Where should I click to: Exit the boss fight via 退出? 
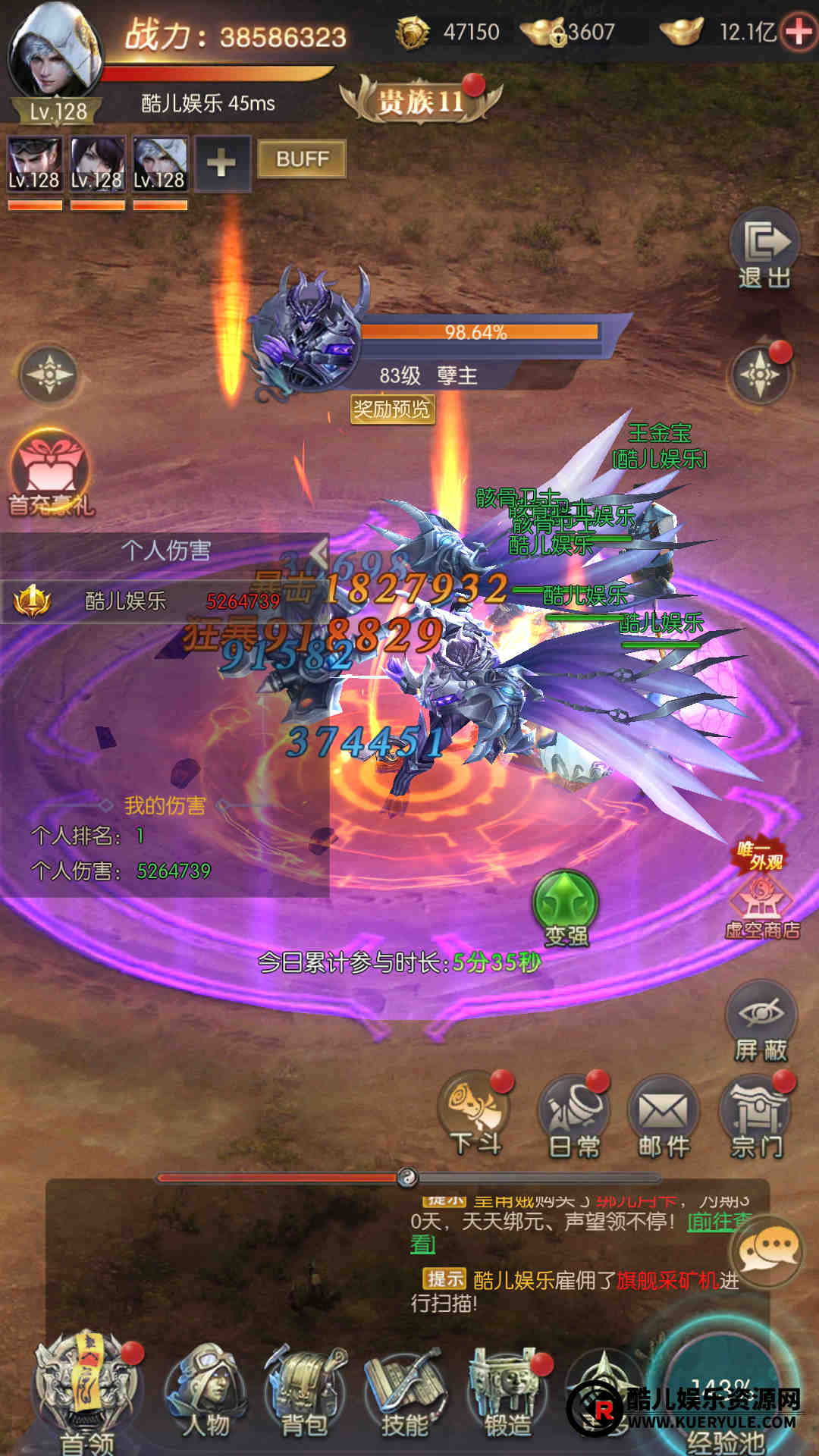point(764,249)
